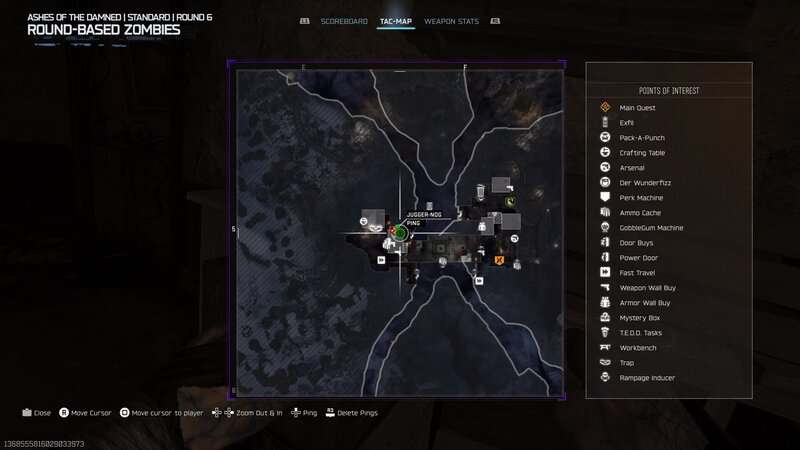Open the Weapon Stats tab
800x450 pixels.
click(x=449, y=21)
